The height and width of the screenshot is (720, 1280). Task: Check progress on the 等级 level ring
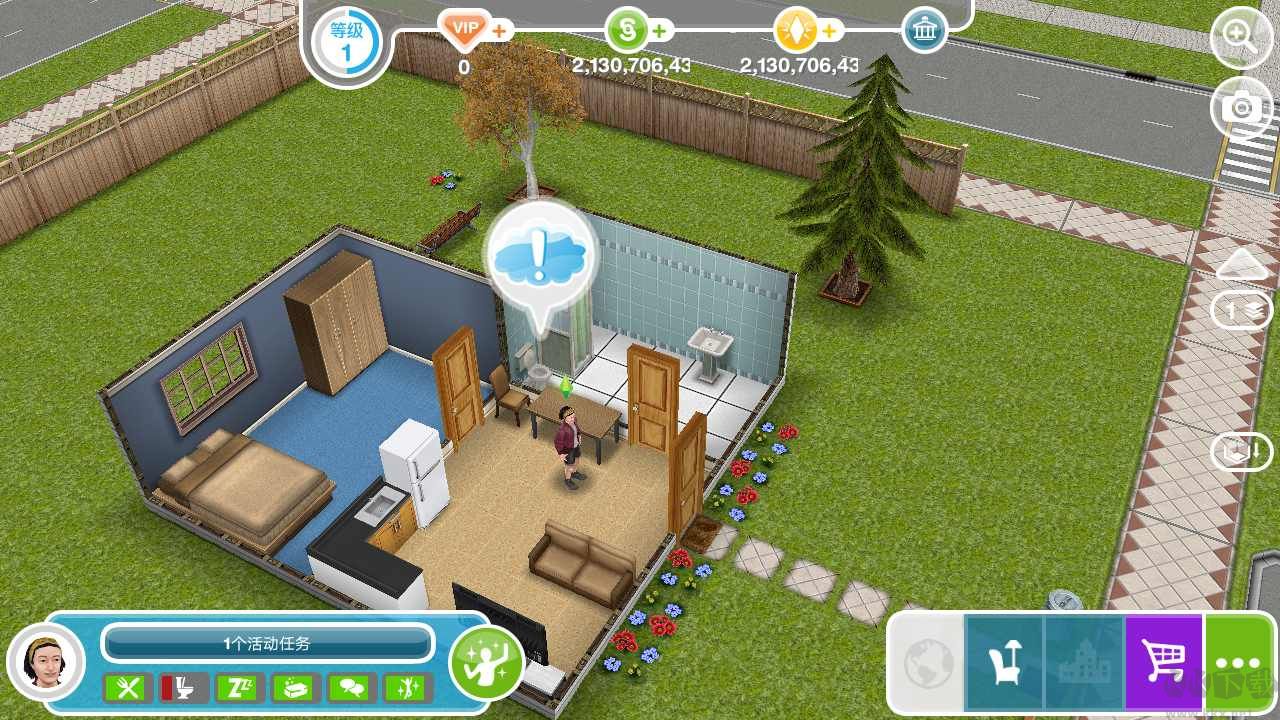346,42
